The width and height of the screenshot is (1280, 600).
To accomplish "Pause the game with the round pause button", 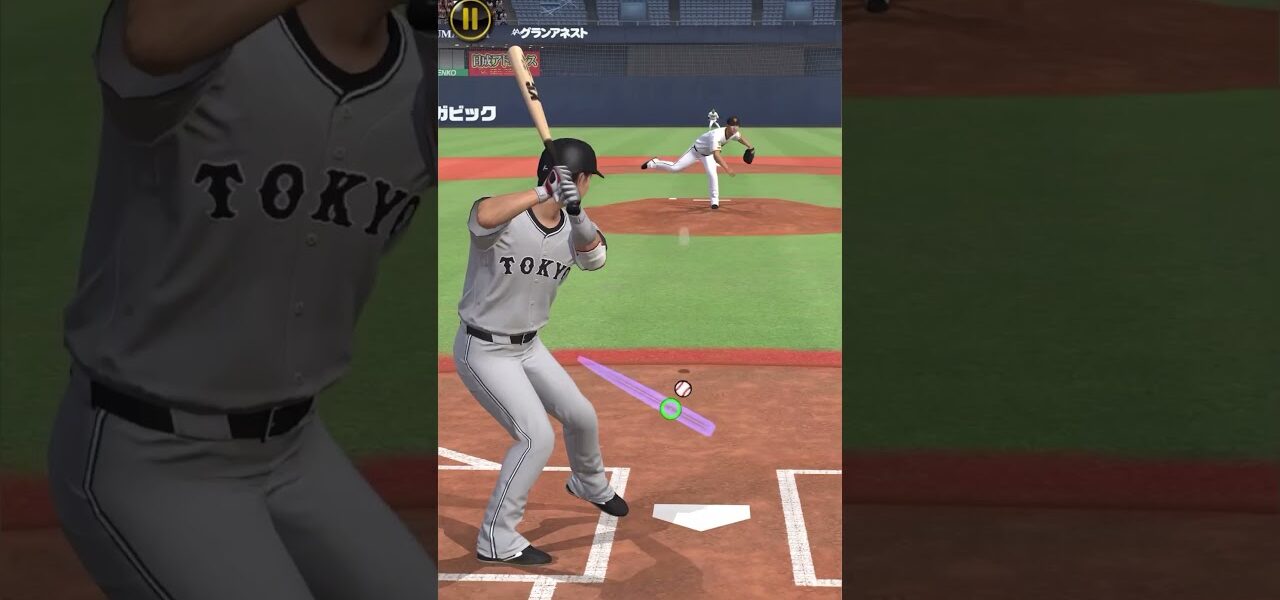I will [x=470, y=17].
